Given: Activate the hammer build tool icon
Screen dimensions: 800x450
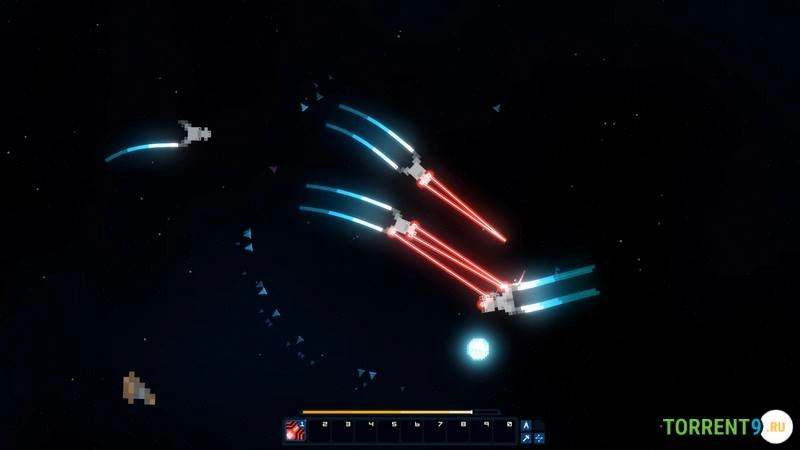Looking at the screenshot, I should 526,438.
